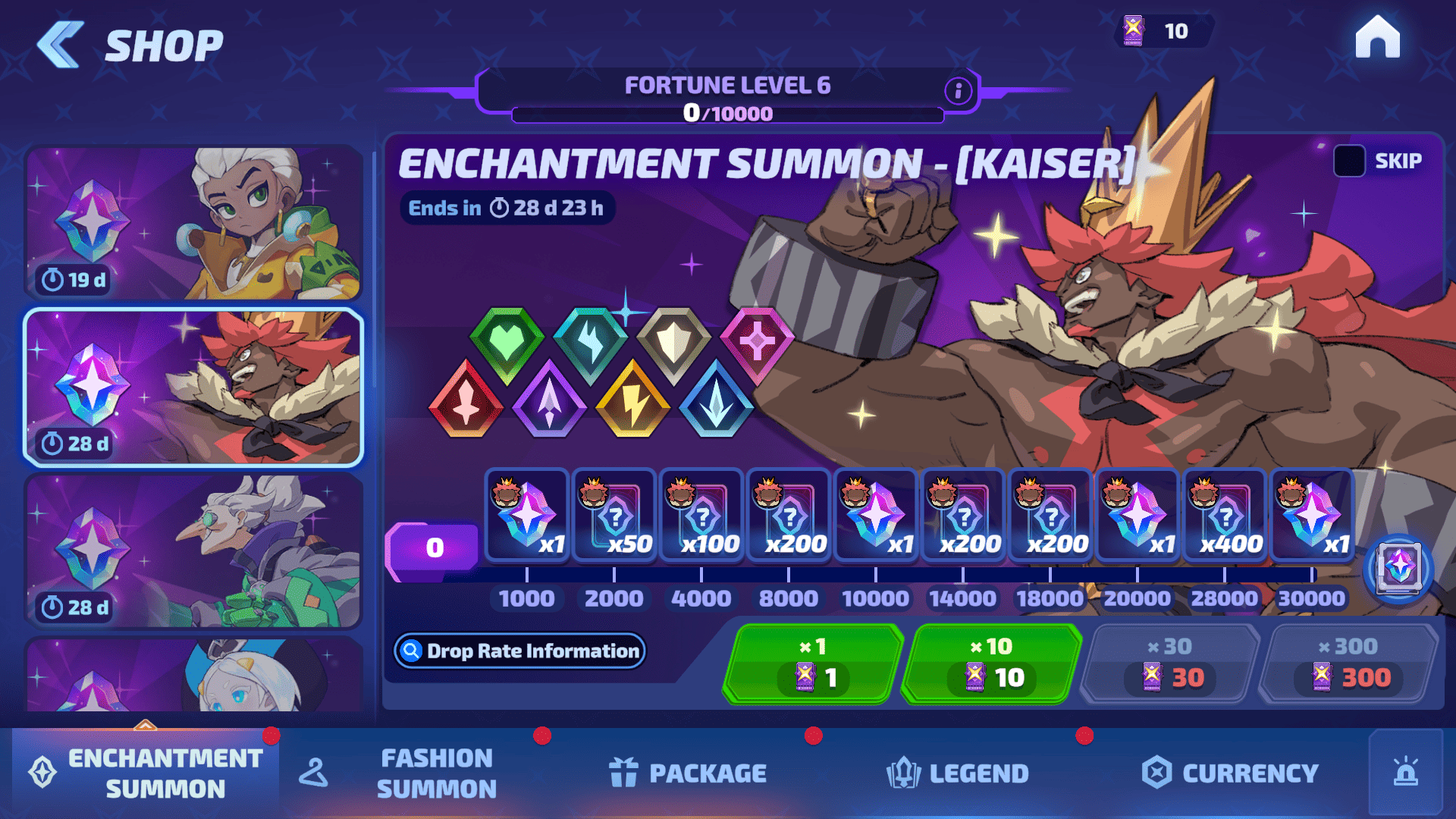Go back using the Shop back arrow
The width and height of the screenshot is (1456, 819).
(x=61, y=45)
